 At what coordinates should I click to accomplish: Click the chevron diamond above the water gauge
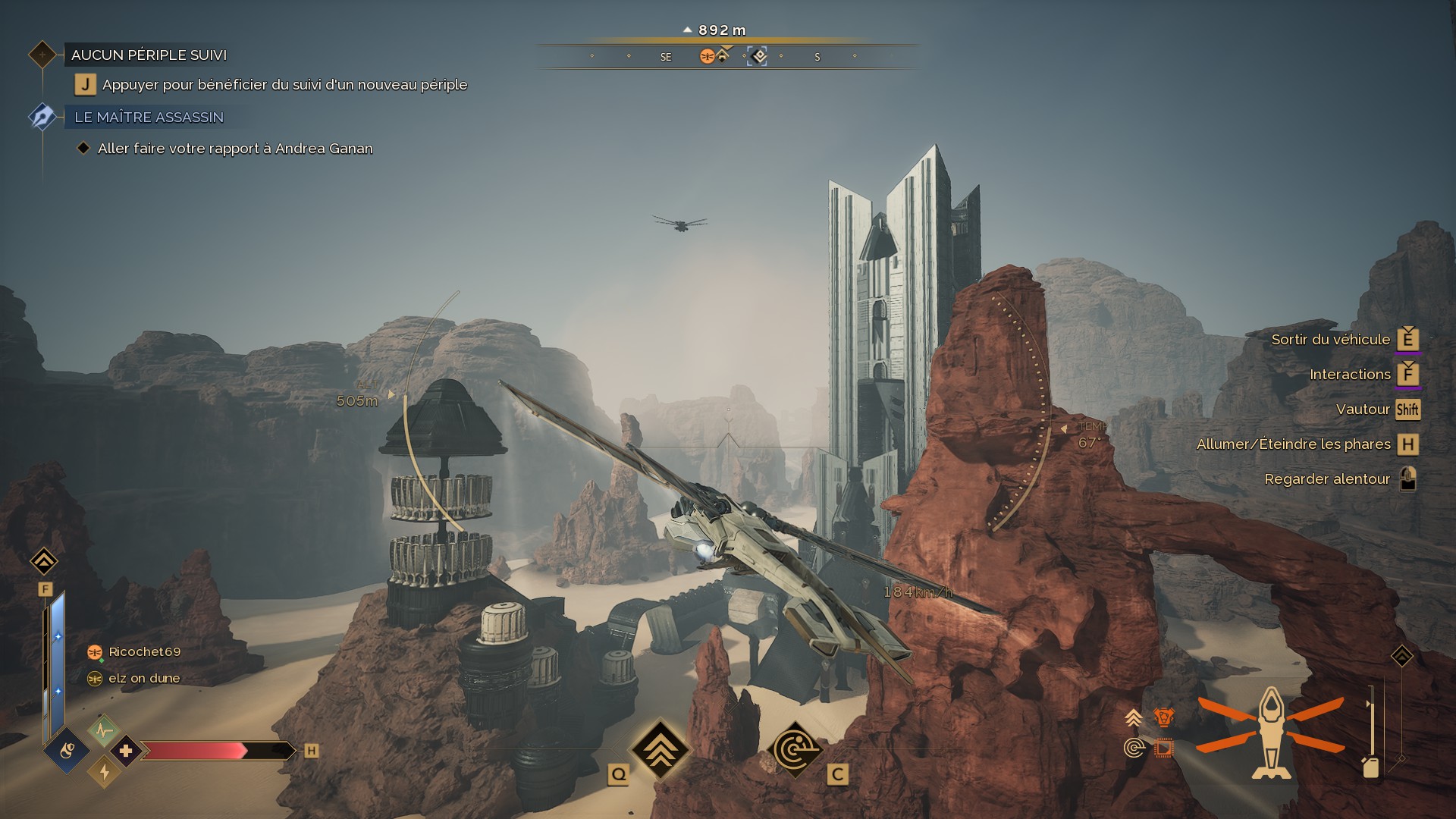(44, 561)
